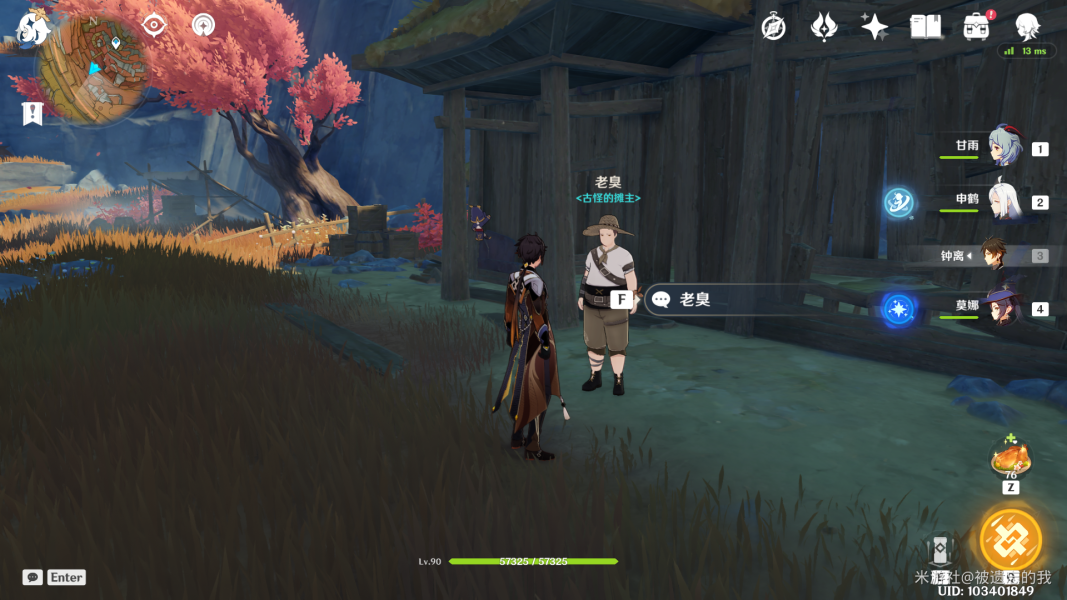The height and width of the screenshot is (600, 1067).
Task: Open the backpack icon with red alert
Action: coord(977,28)
